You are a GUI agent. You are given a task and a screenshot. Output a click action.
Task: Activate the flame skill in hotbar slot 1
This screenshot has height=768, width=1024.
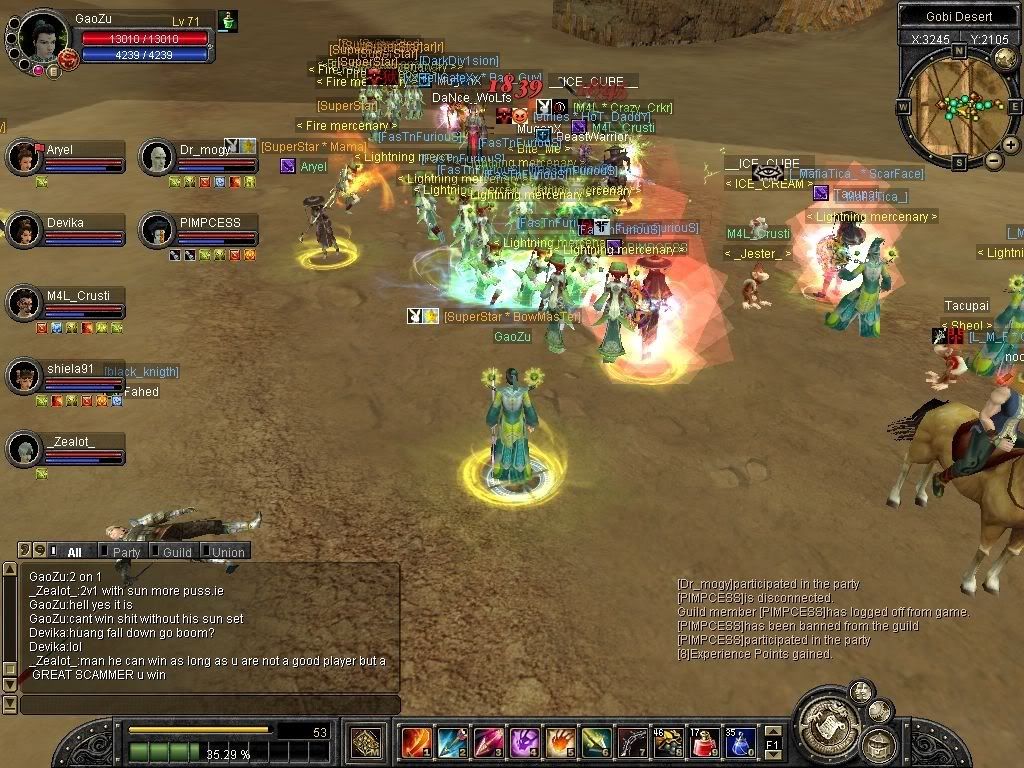coord(417,743)
